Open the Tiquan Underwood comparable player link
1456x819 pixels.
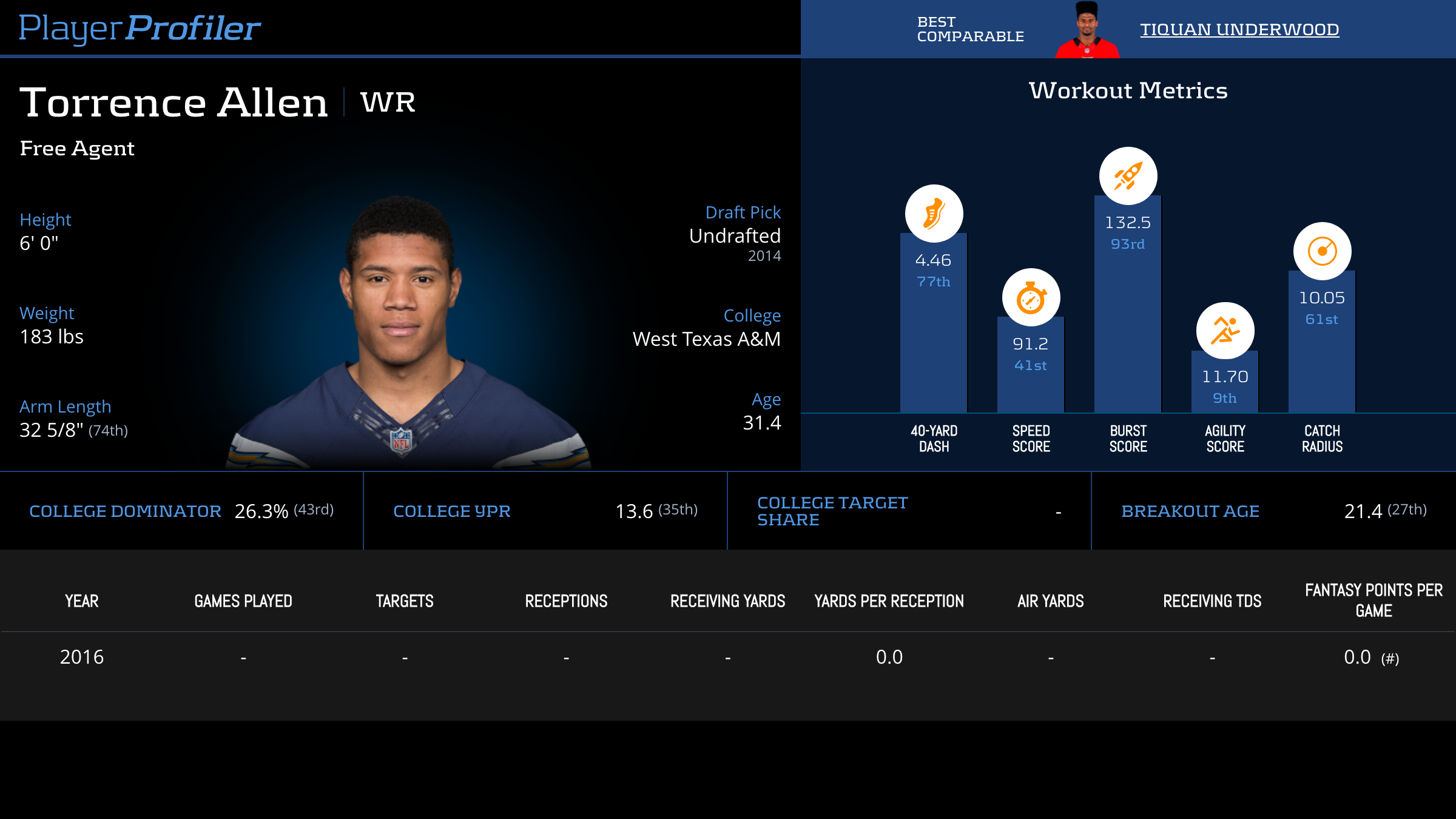tap(1239, 29)
